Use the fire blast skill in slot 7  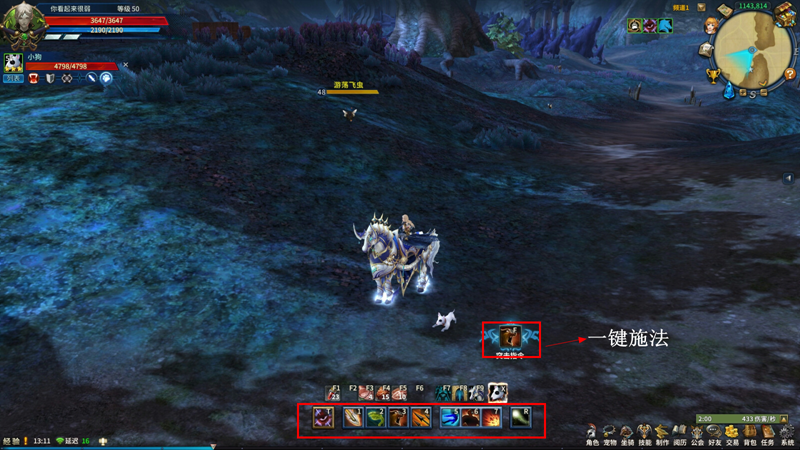pos(492,418)
